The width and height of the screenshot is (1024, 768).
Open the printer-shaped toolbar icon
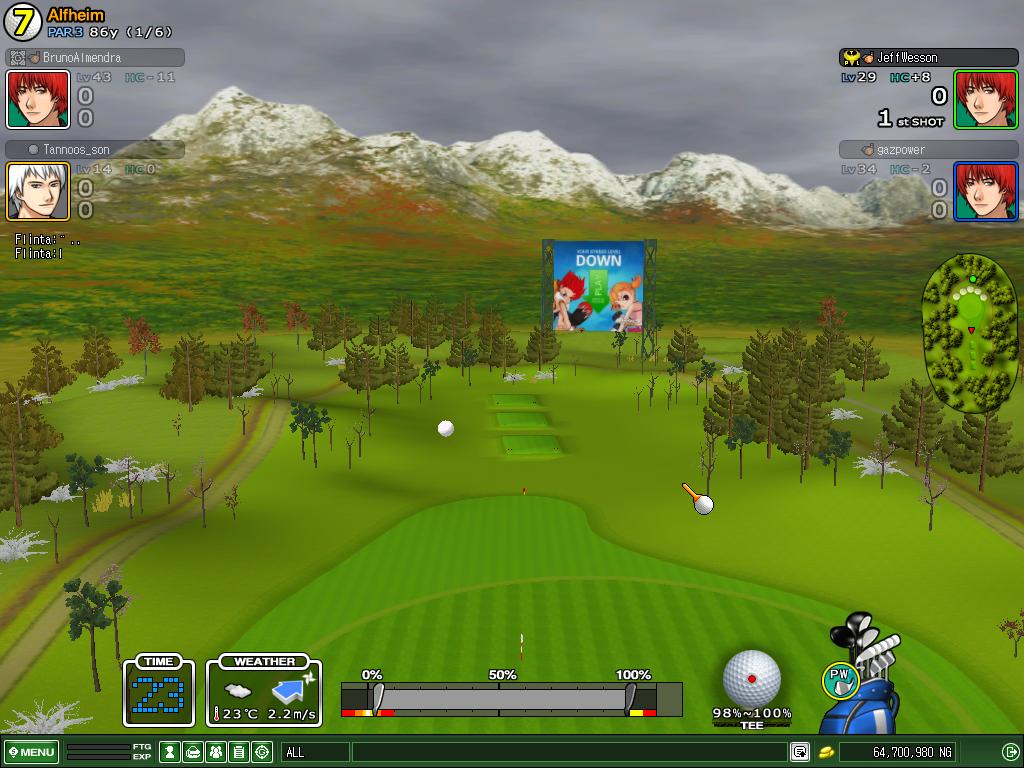pyautogui.click(x=193, y=752)
